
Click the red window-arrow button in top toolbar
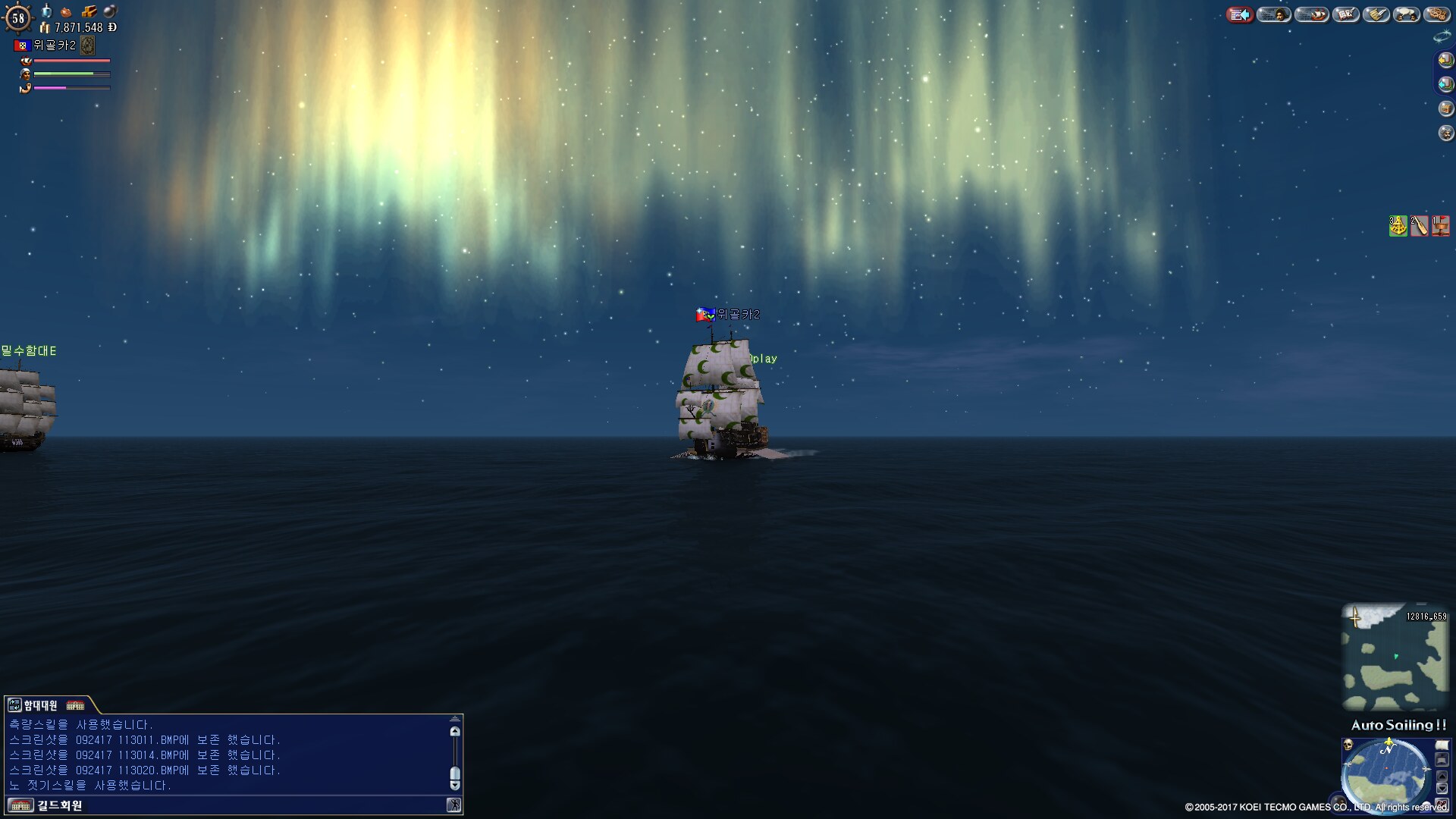point(1240,14)
